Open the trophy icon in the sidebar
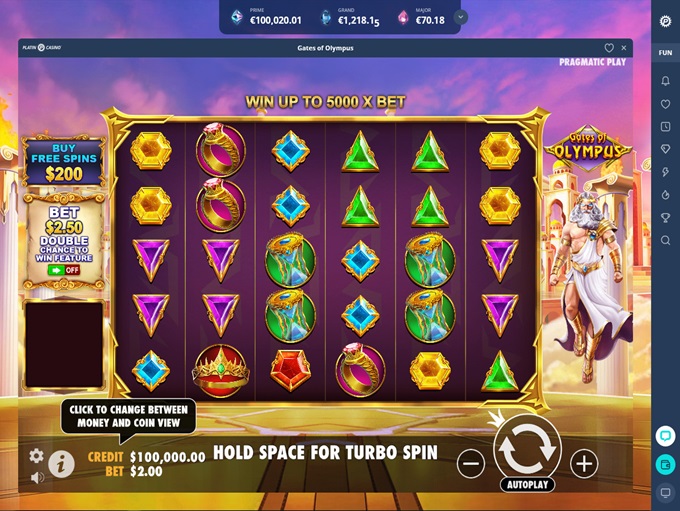Viewport: 680px width, 511px height. coord(665,217)
